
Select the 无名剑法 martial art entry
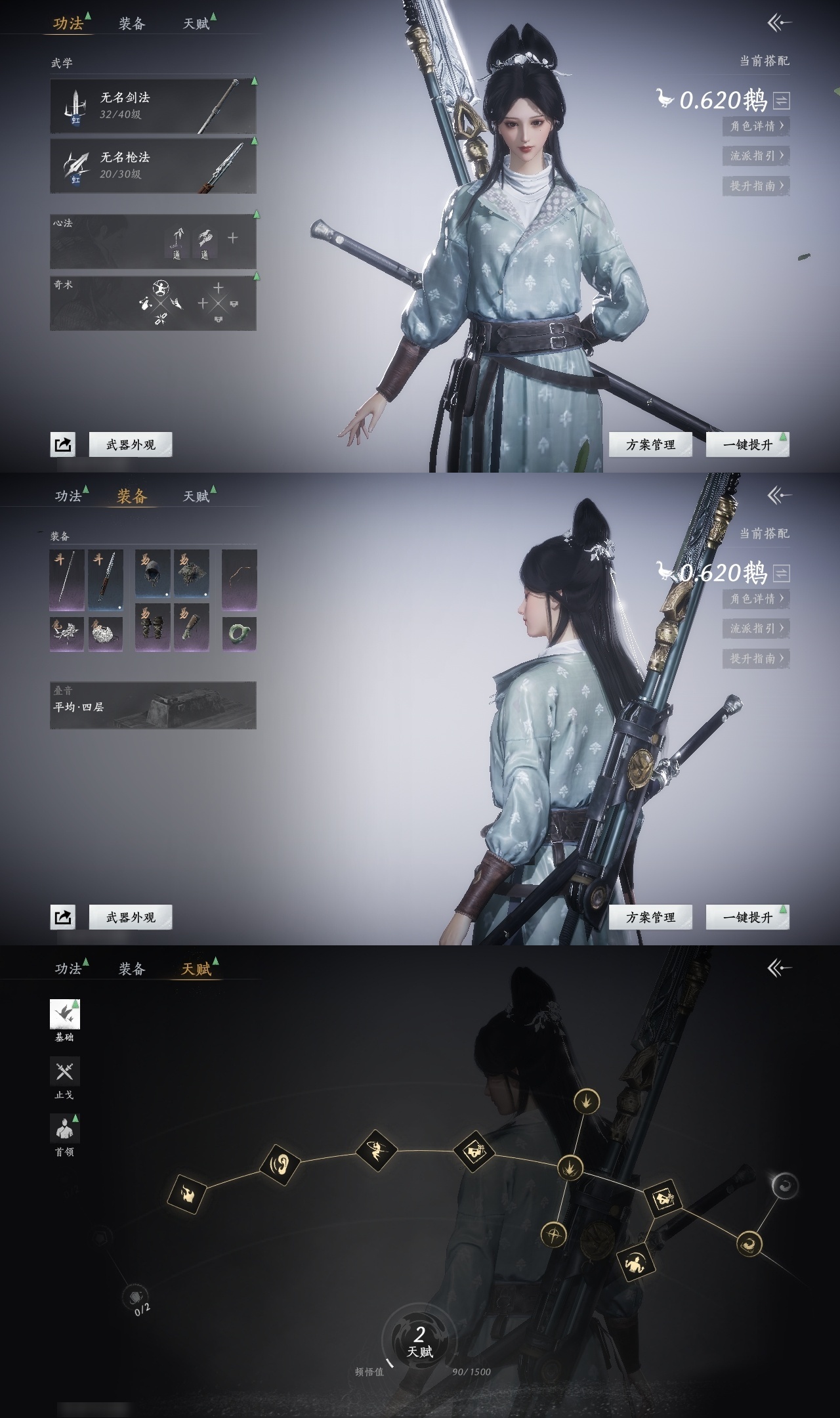153,106
